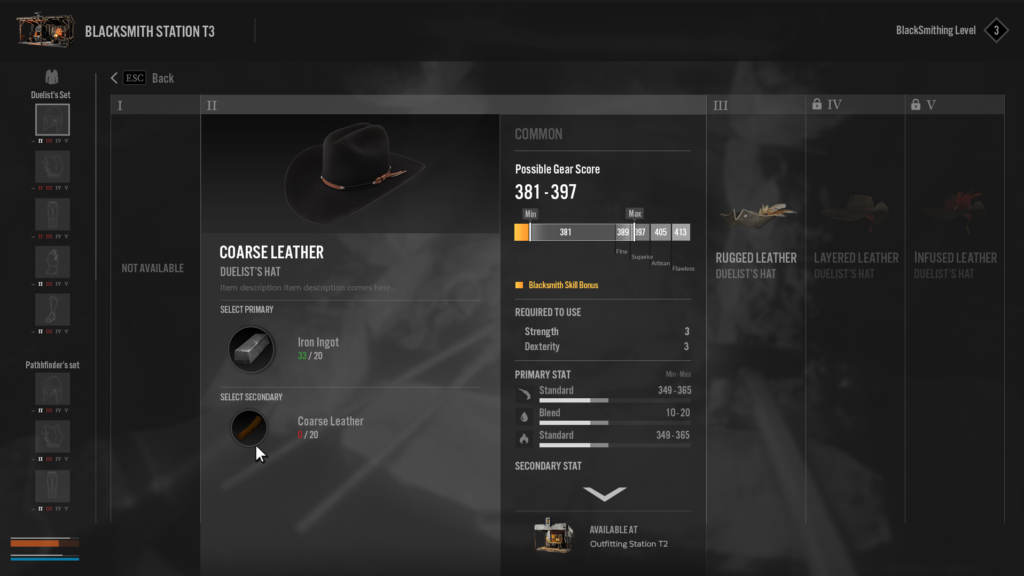Click the Outfitting Station T2 icon
This screenshot has width=1024, height=576.
(x=552, y=536)
